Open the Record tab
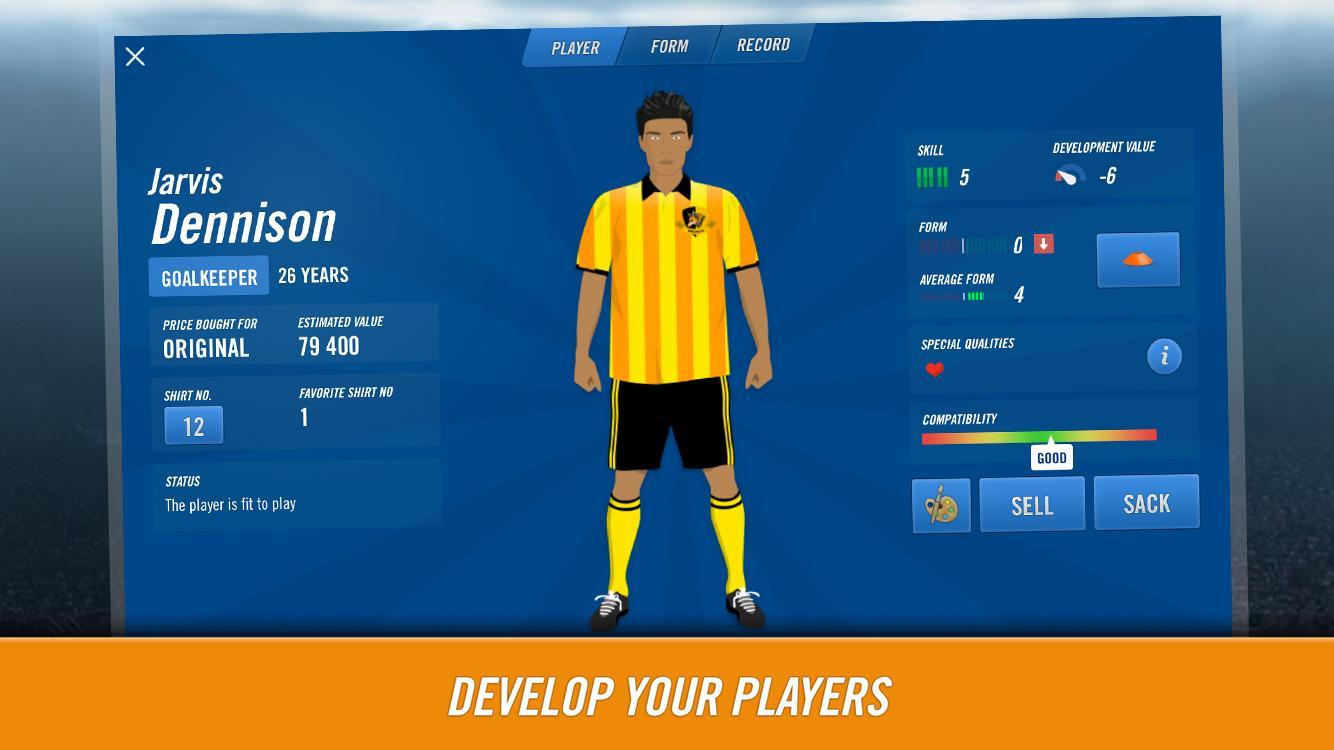The height and width of the screenshot is (750, 1334). click(x=763, y=45)
